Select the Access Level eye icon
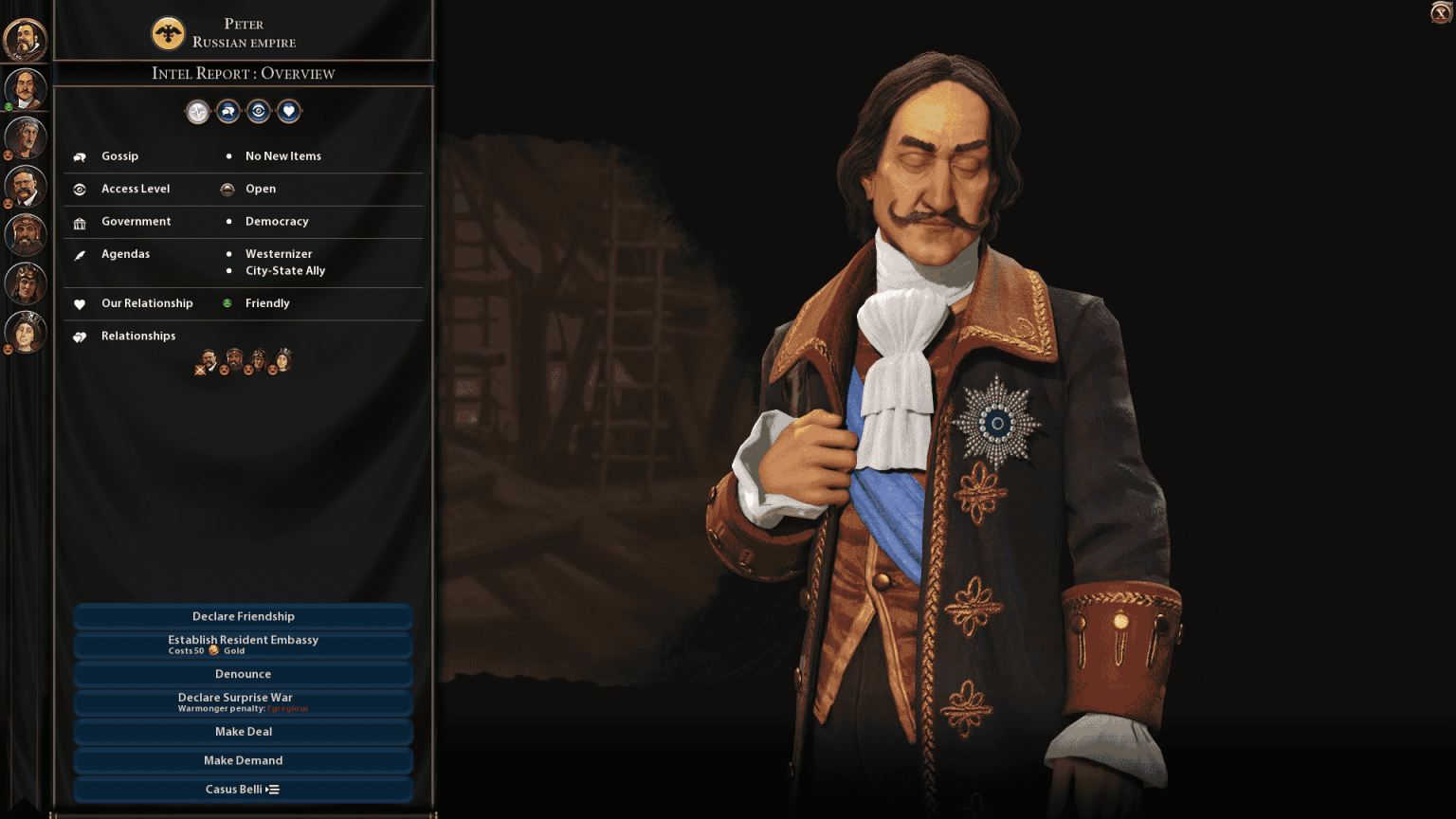 pyautogui.click(x=258, y=111)
